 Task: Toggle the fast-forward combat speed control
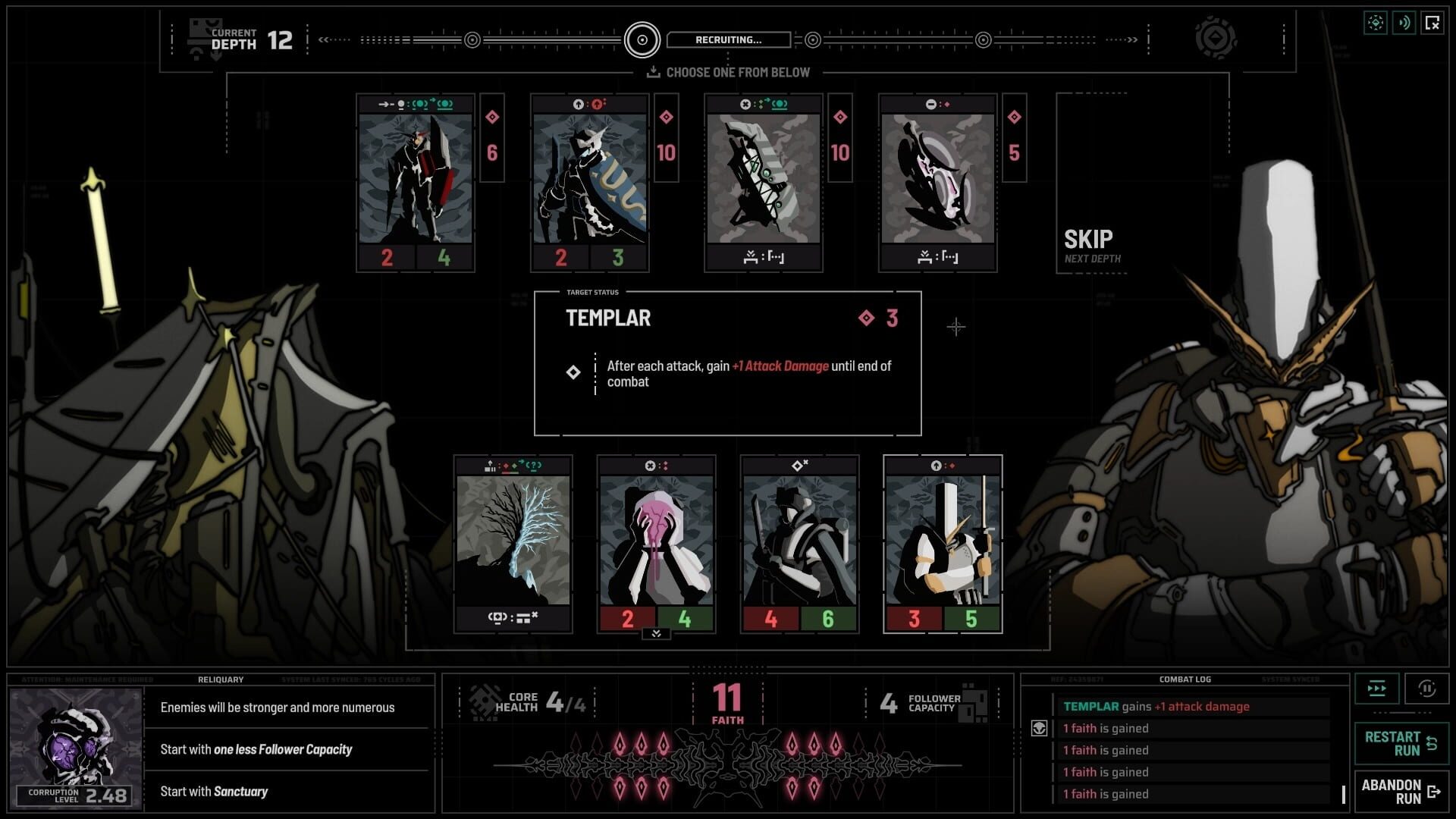click(1376, 688)
